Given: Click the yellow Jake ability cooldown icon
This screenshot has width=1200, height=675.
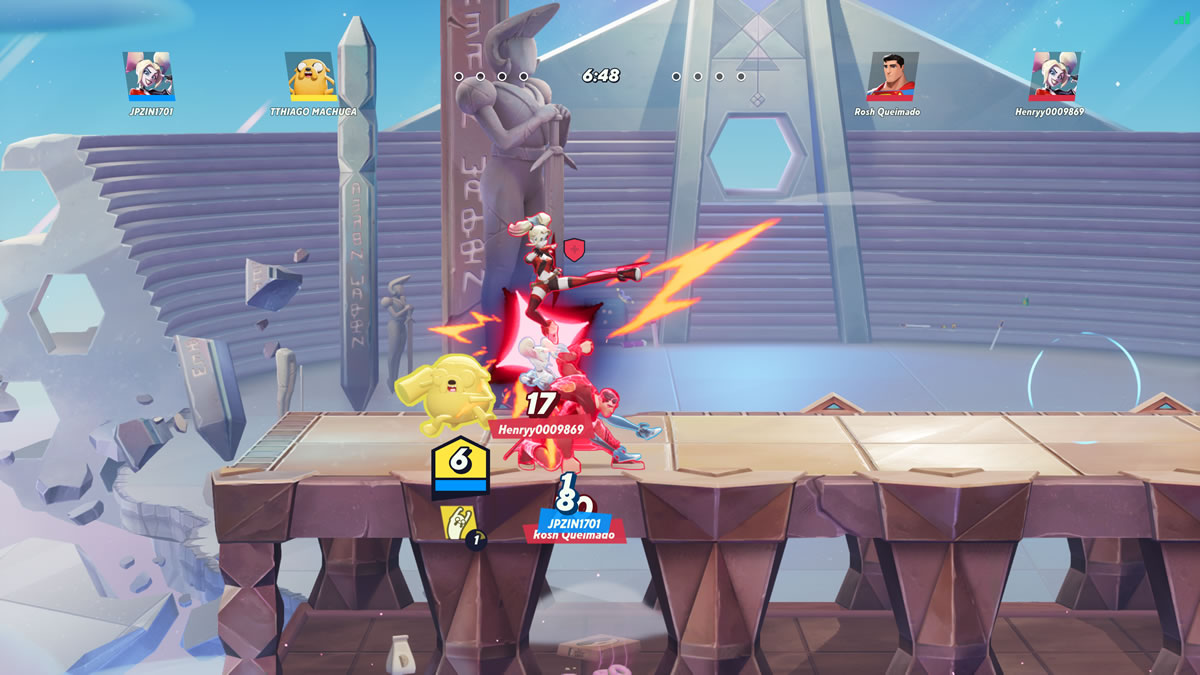Looking at the screenshot, I should (460, 524).
